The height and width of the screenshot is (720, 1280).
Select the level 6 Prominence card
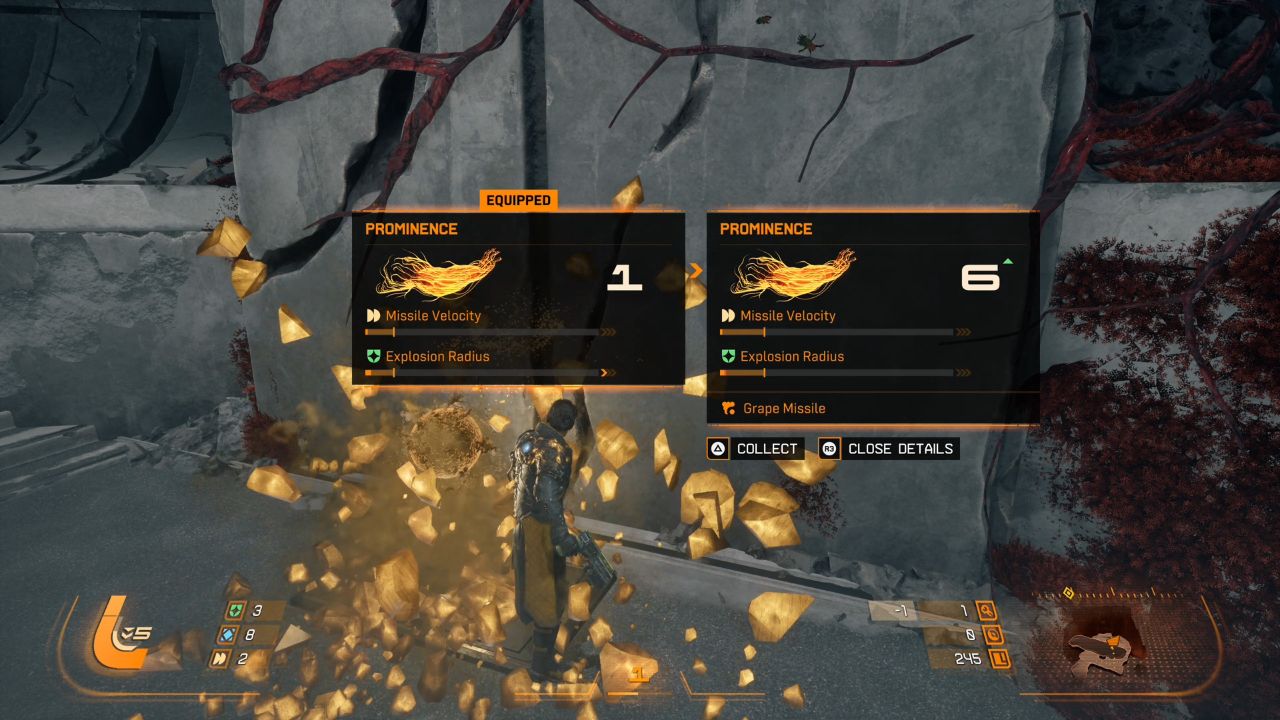873,300
